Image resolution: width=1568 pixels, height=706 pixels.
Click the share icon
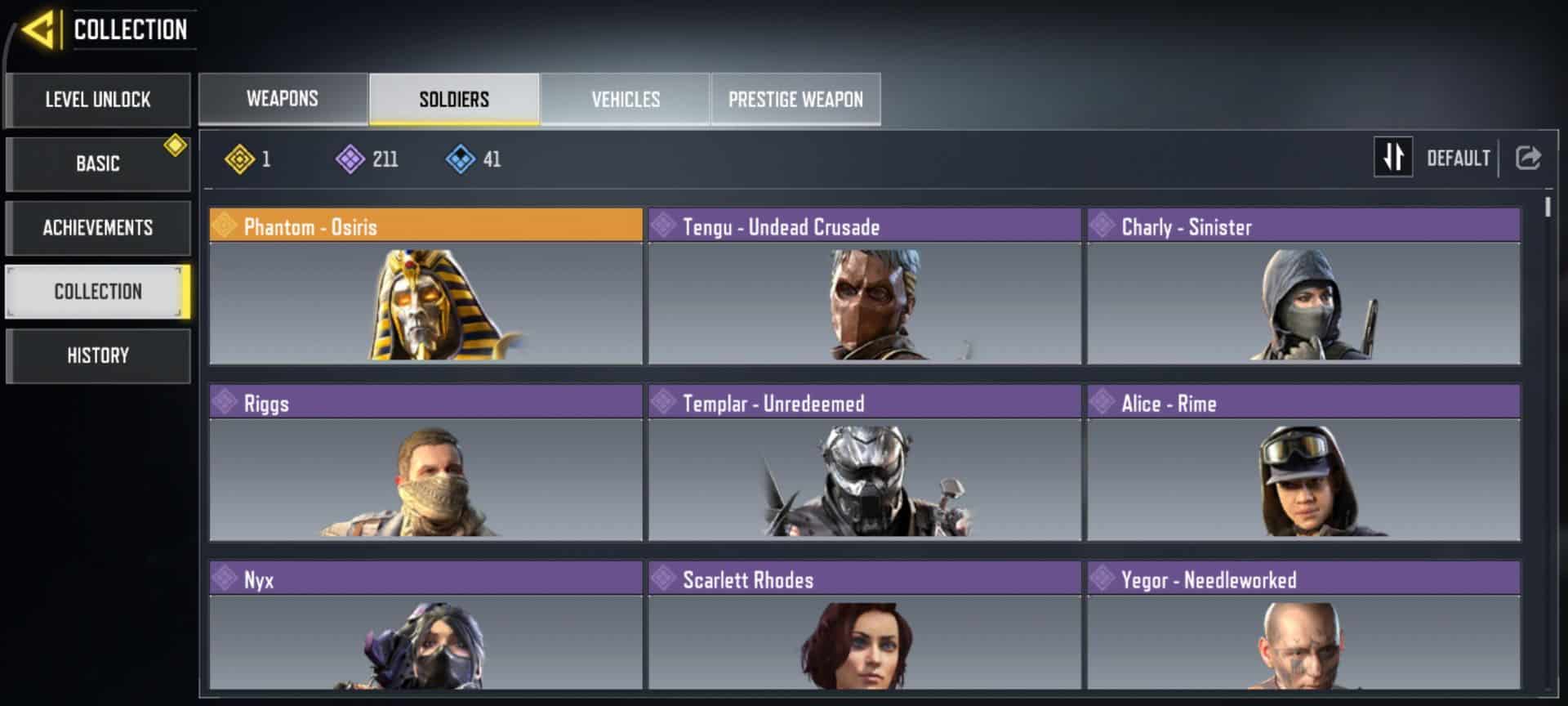point(1528,157)
